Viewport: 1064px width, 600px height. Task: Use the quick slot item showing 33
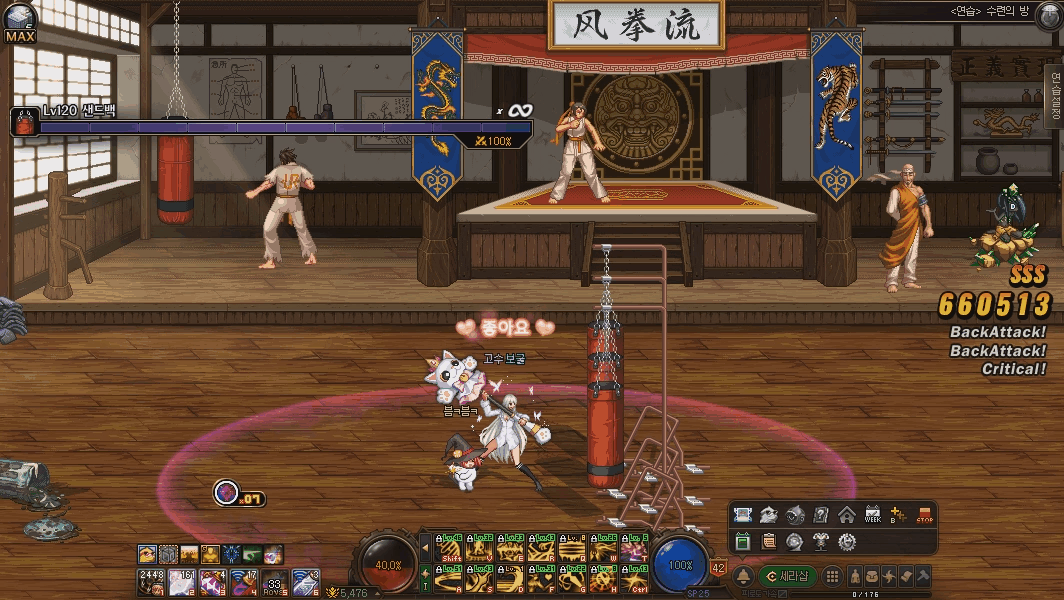273,580
